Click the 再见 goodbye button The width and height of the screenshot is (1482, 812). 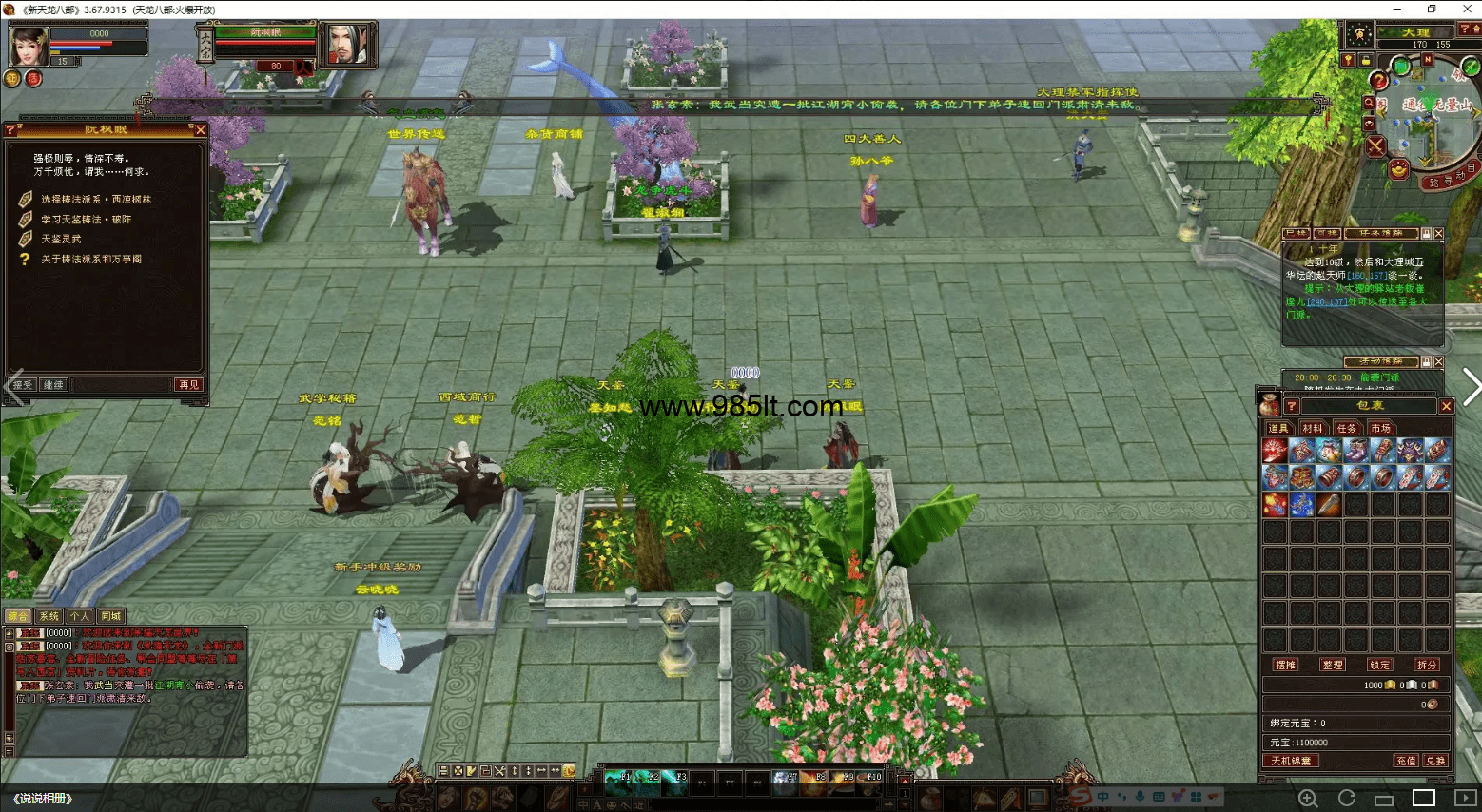188,385
